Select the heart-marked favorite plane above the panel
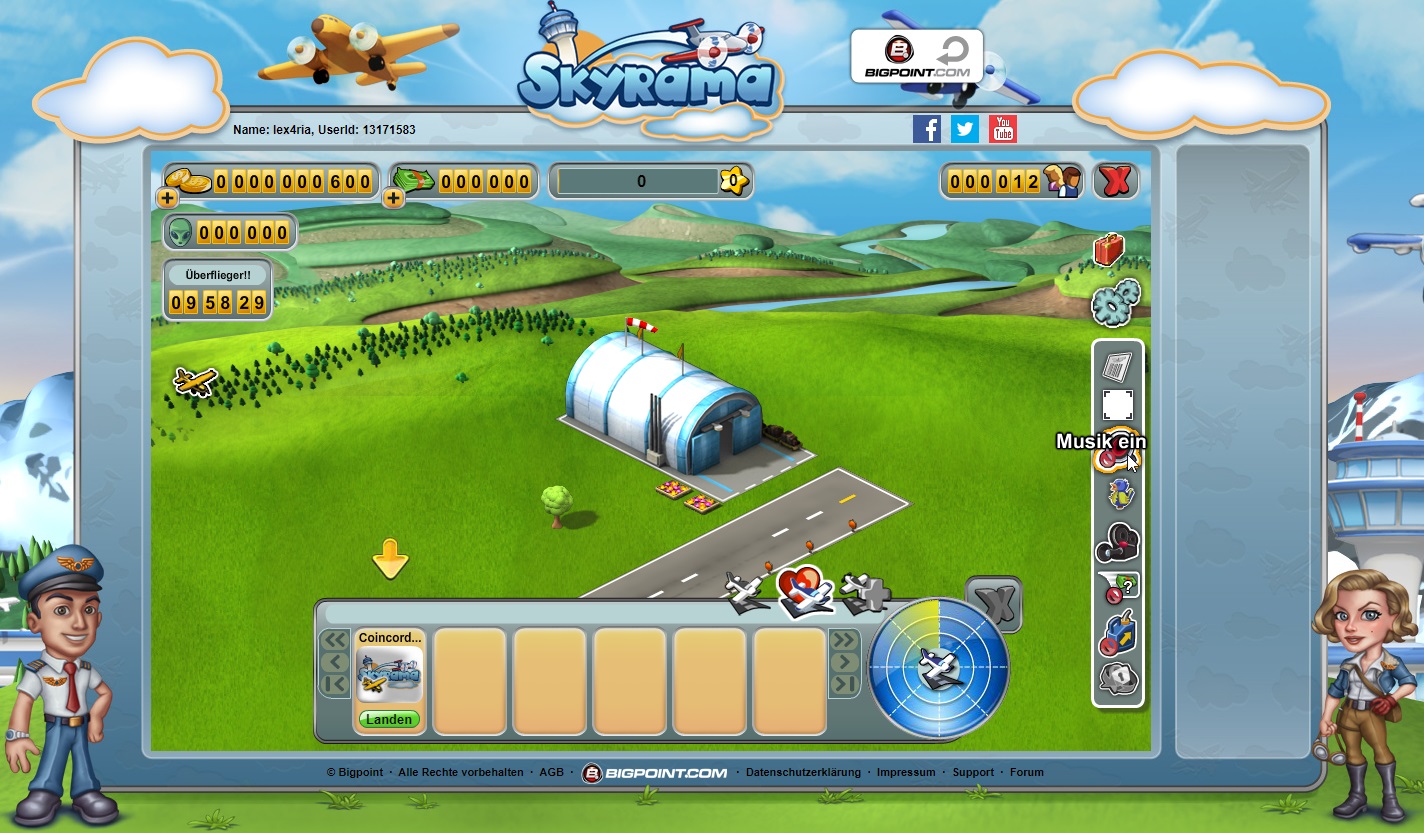1424x833 pixels. coord(805,589)
